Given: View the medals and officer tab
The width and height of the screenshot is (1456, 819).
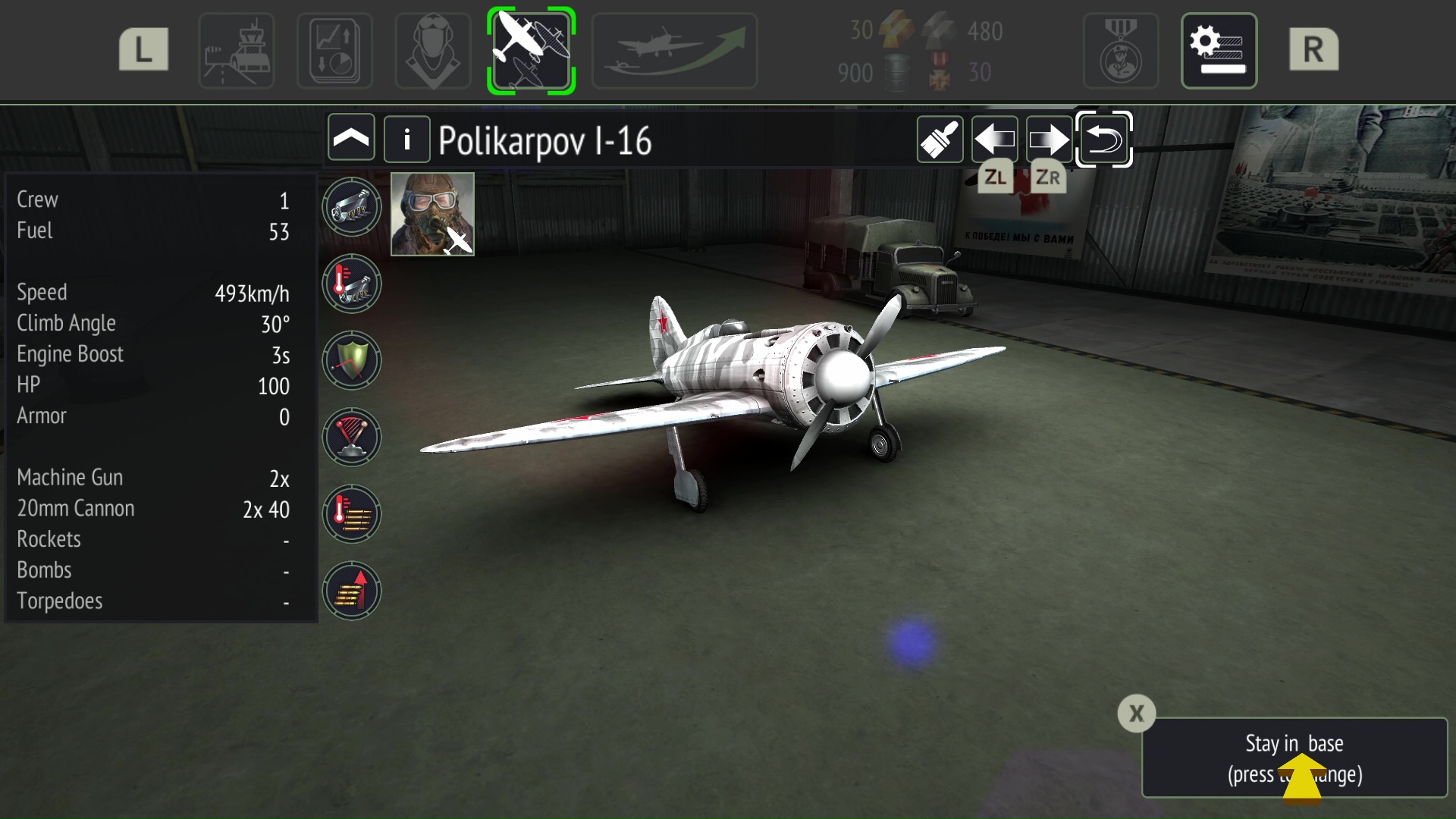Looking at the screenshot, I should point(1120,51).
